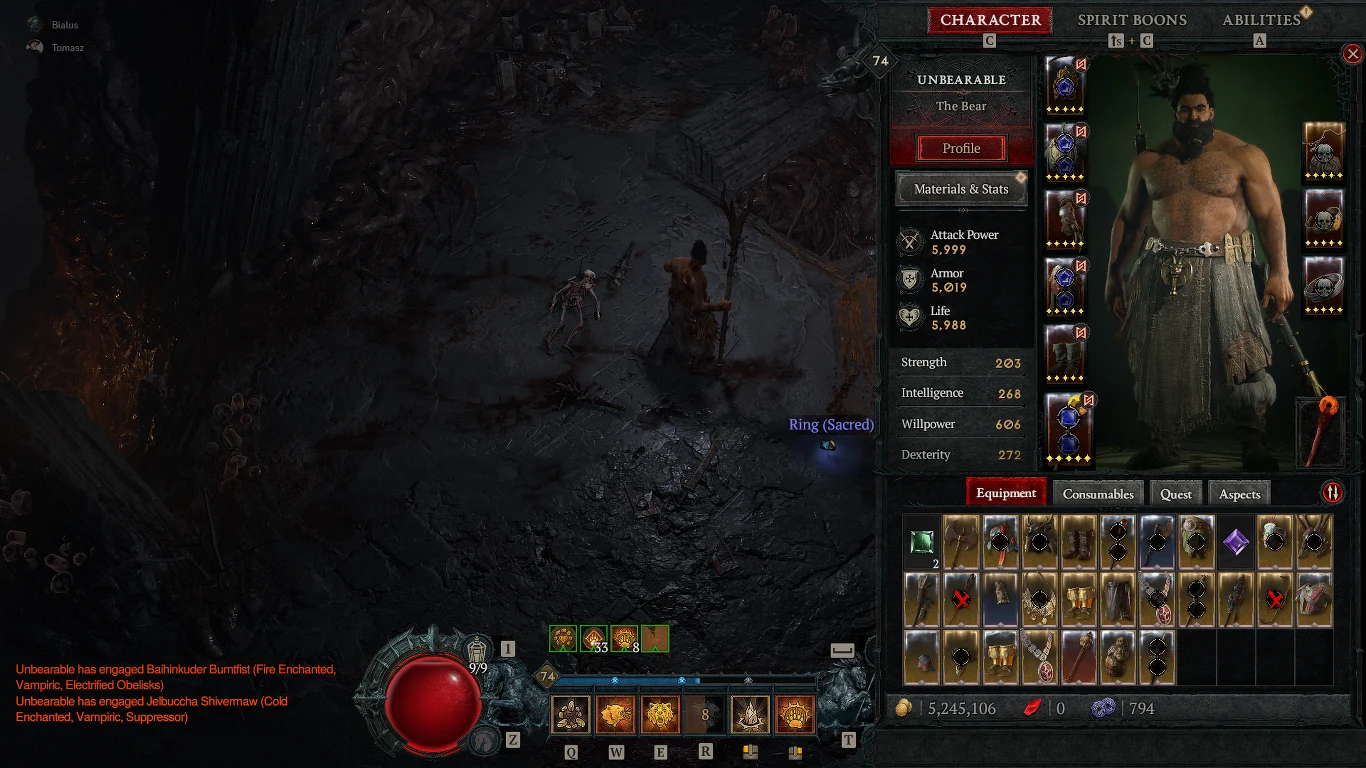1366x768 pixels.
Task: Open Materials & Stats
Action: coord(960,188)
